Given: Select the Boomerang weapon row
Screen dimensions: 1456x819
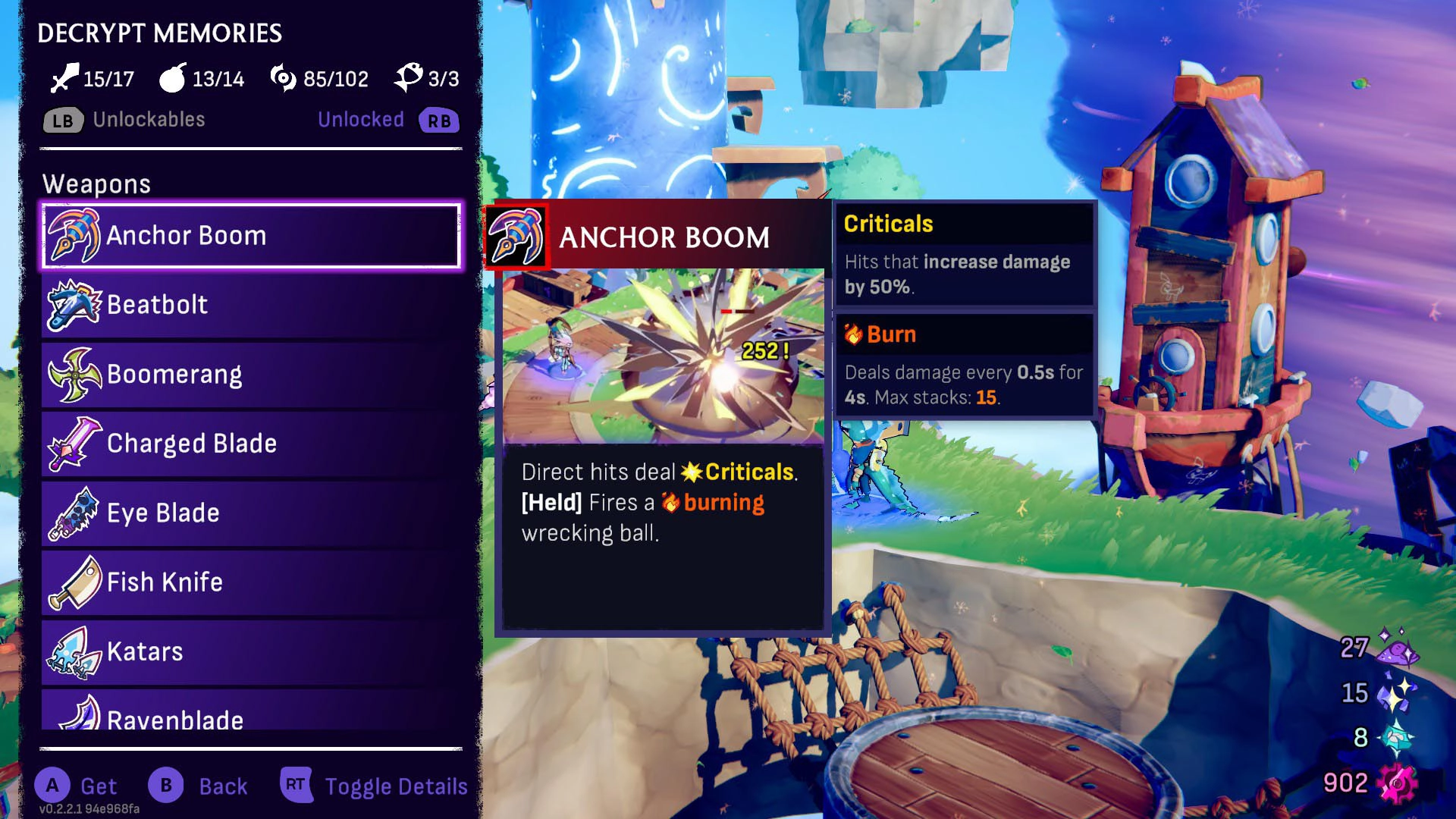Looking at the screenshot, I should [x=250, y=375].
